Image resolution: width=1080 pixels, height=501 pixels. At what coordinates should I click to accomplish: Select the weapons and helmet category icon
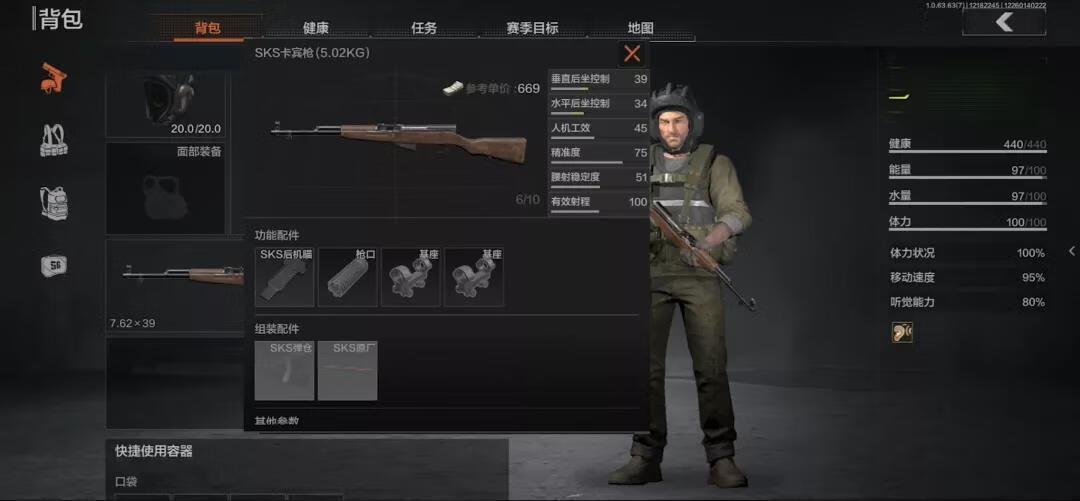[54, 77]
